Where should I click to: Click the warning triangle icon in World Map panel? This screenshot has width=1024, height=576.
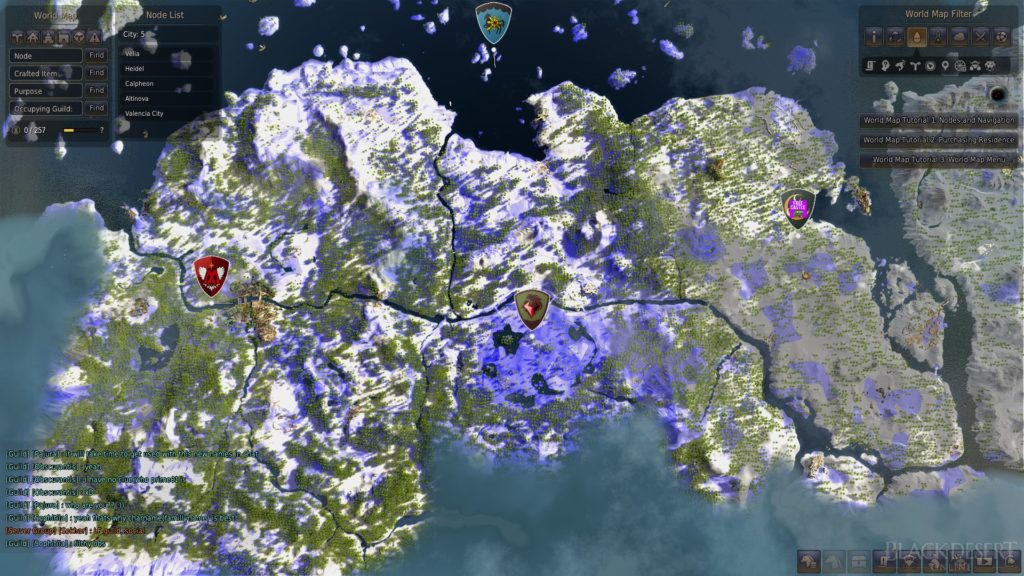[x=94, y=37]
